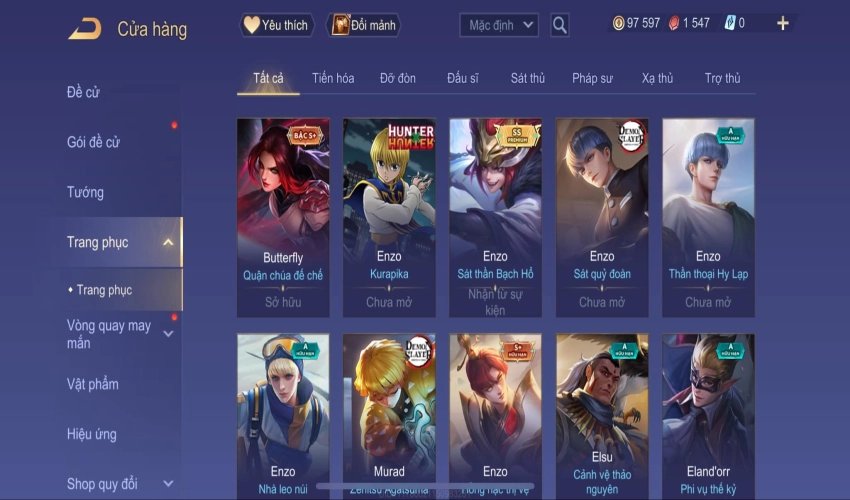850x500 pixels.
Task: Open the Trợ thủ tab
Action: (x=722, y=78)
